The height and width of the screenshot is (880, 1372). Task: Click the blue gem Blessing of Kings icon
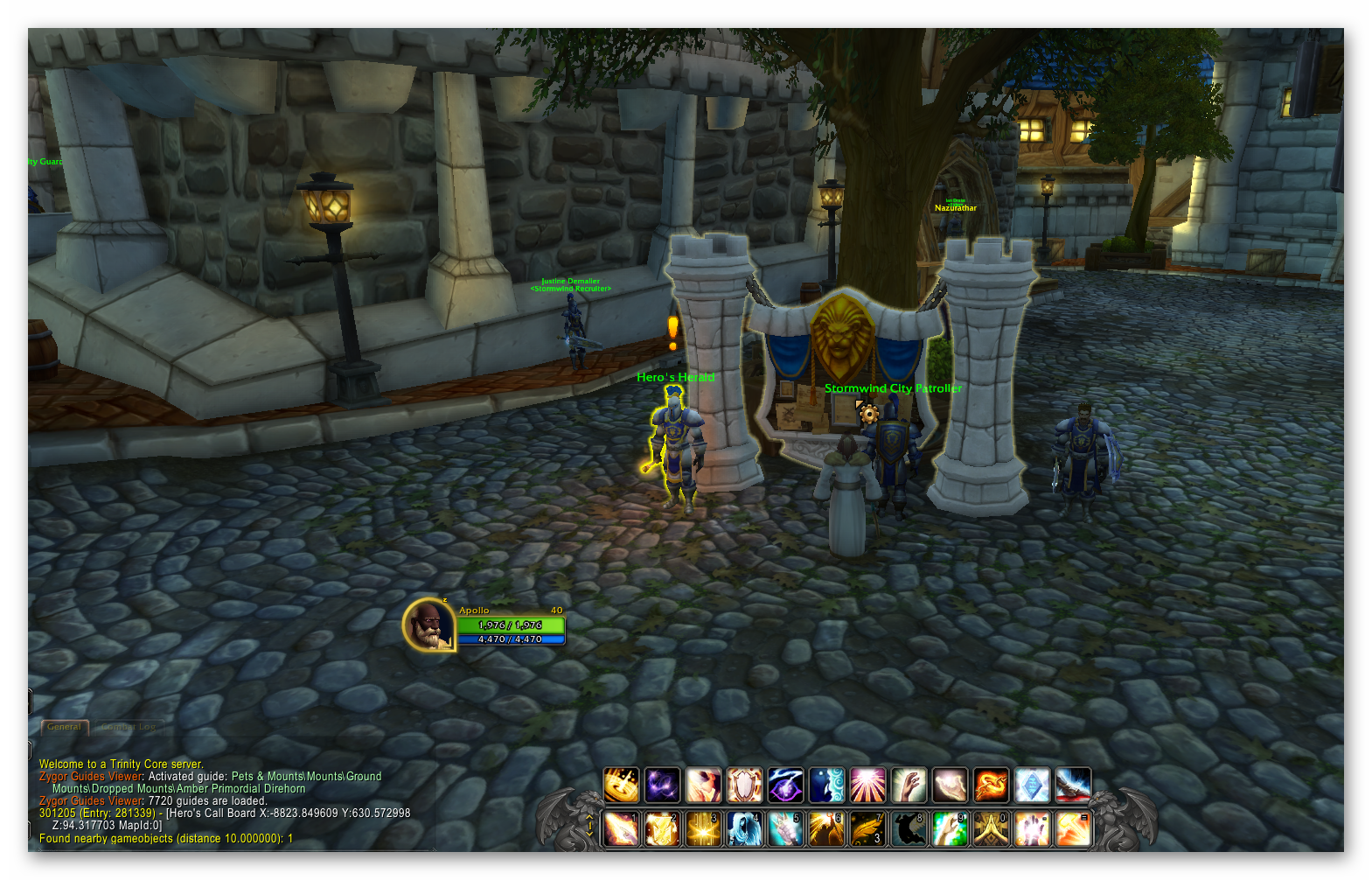[1034, 785]
